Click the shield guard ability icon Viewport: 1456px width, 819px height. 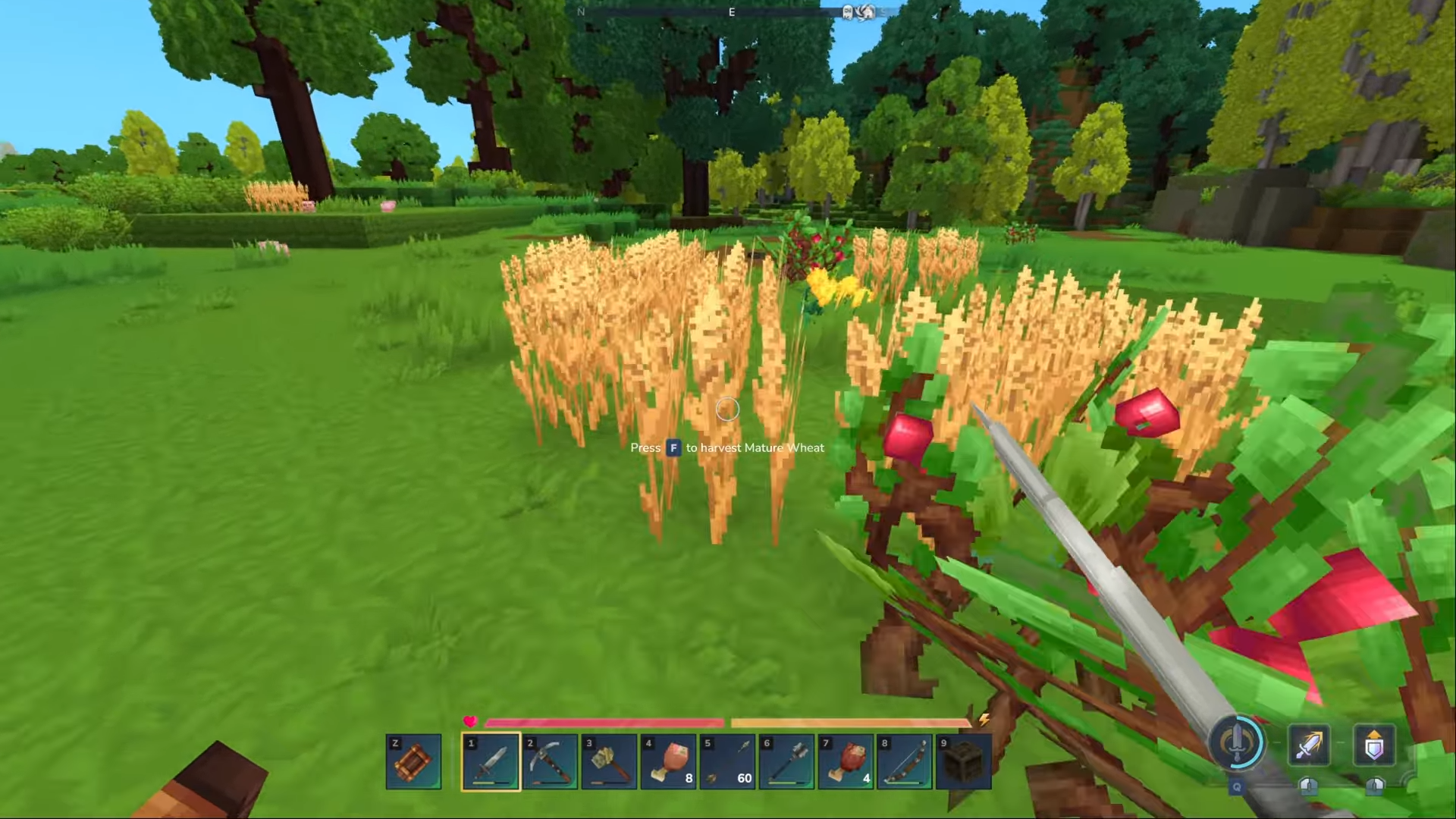pos(1374,746)
